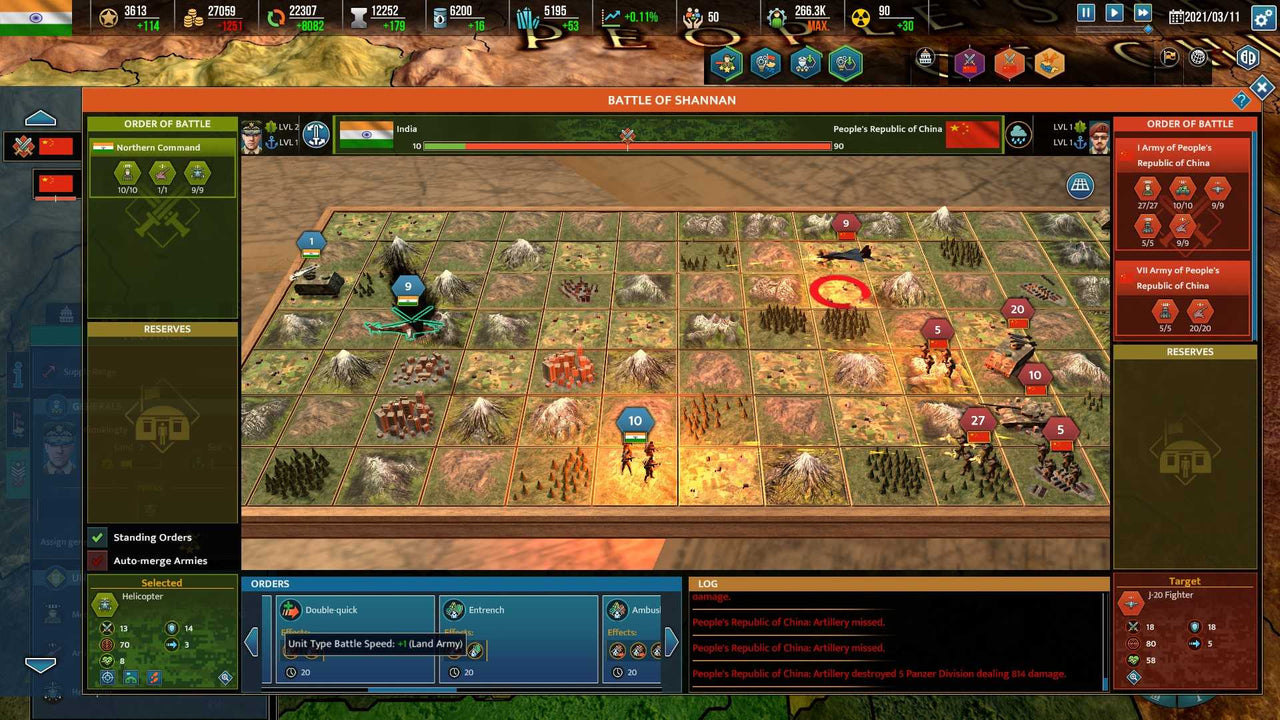The image size is (1280, 720).
Task: Click the weather icon beside the China flag
Action: pyautogui.click(x=1019, y=133)
